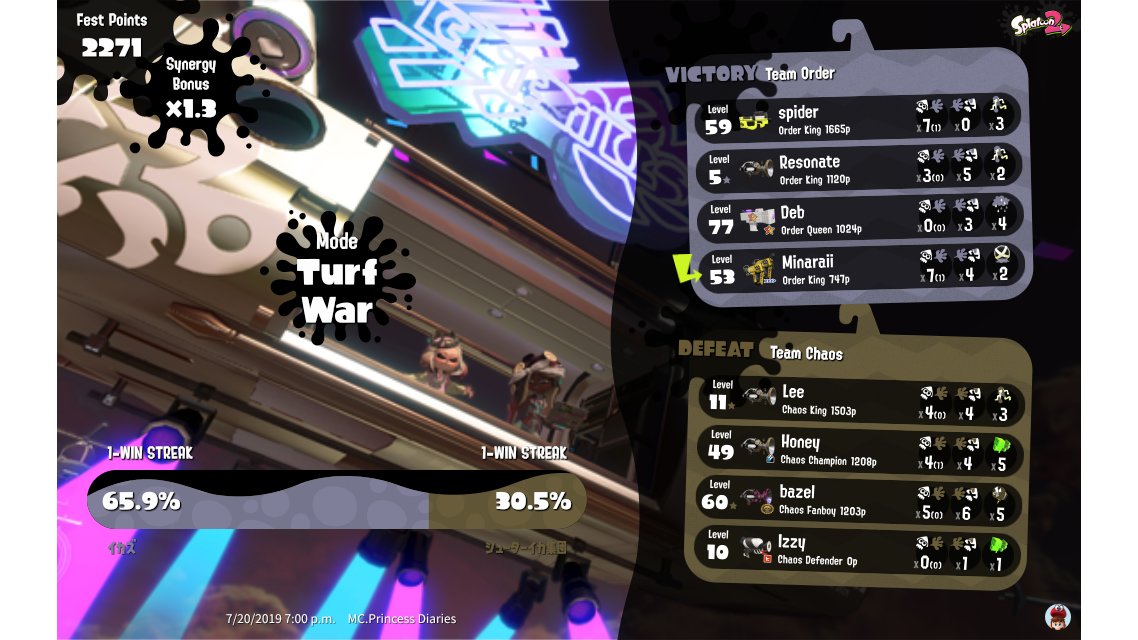Click the Splatoon 2 logo
Image resolution: width=1138 pixels, height=640 pixels.
1042,22
